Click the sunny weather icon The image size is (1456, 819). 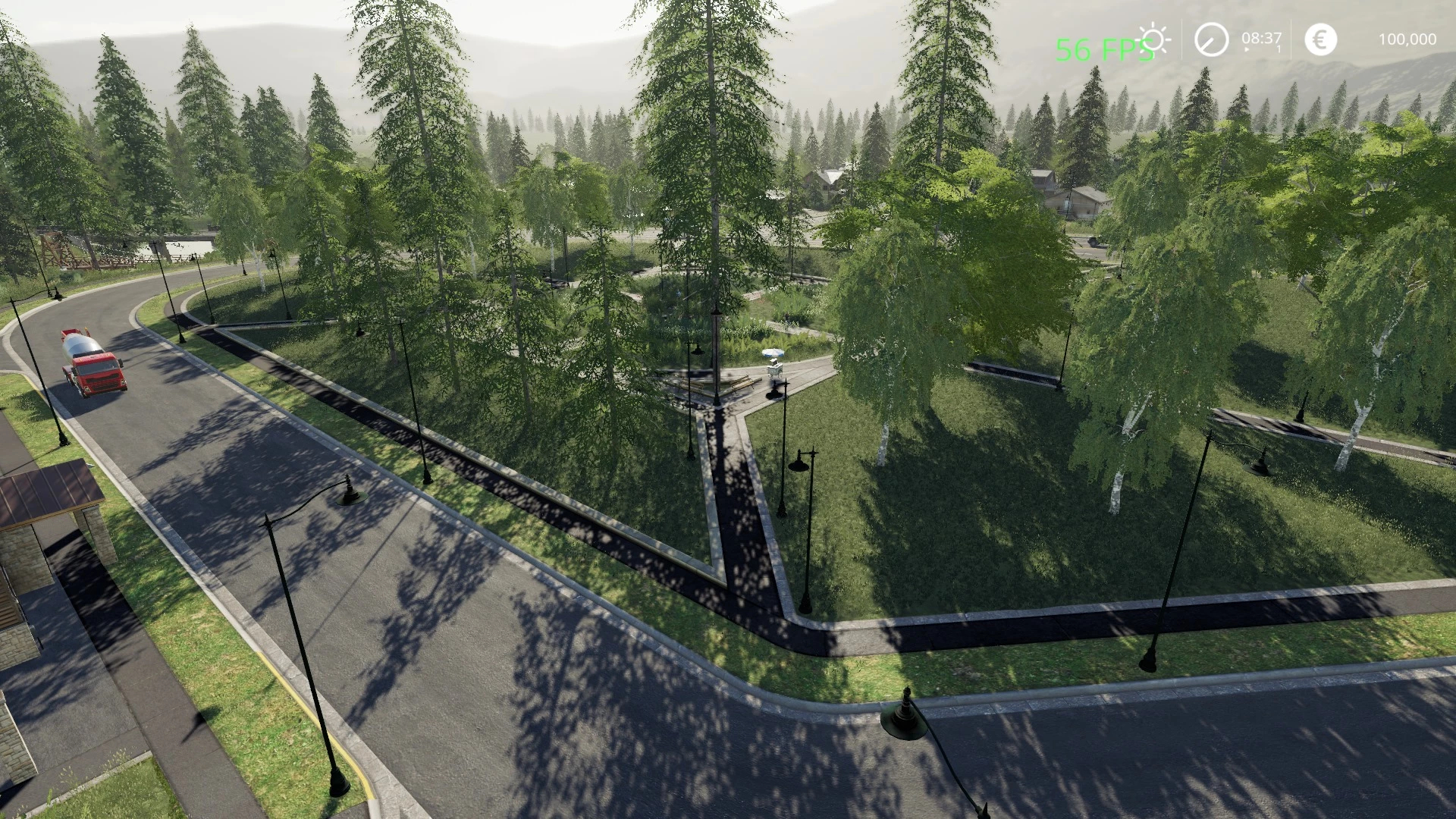coord(1156,39)
